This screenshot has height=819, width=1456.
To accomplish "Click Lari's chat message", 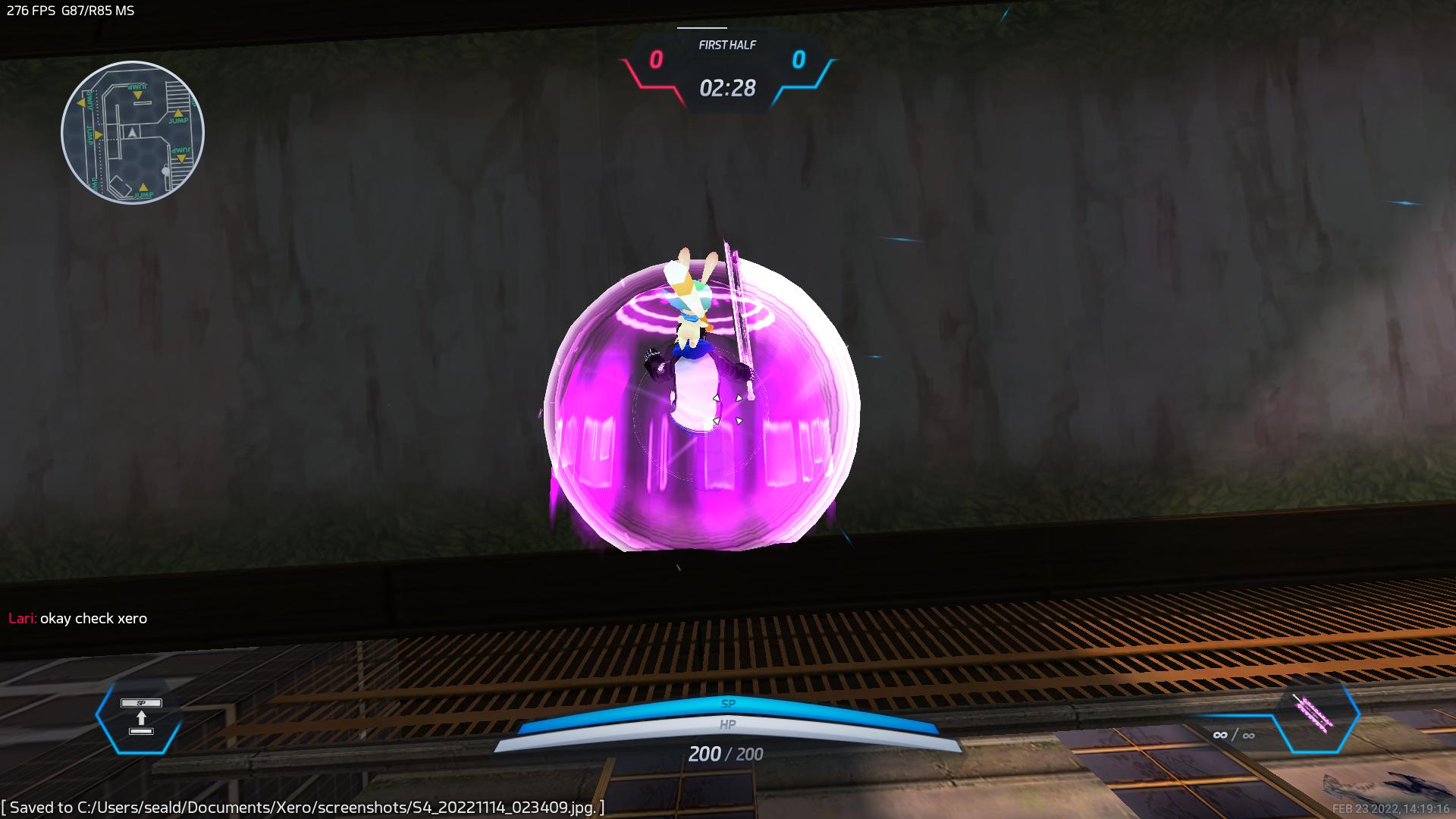I will (x=78, y=618).
